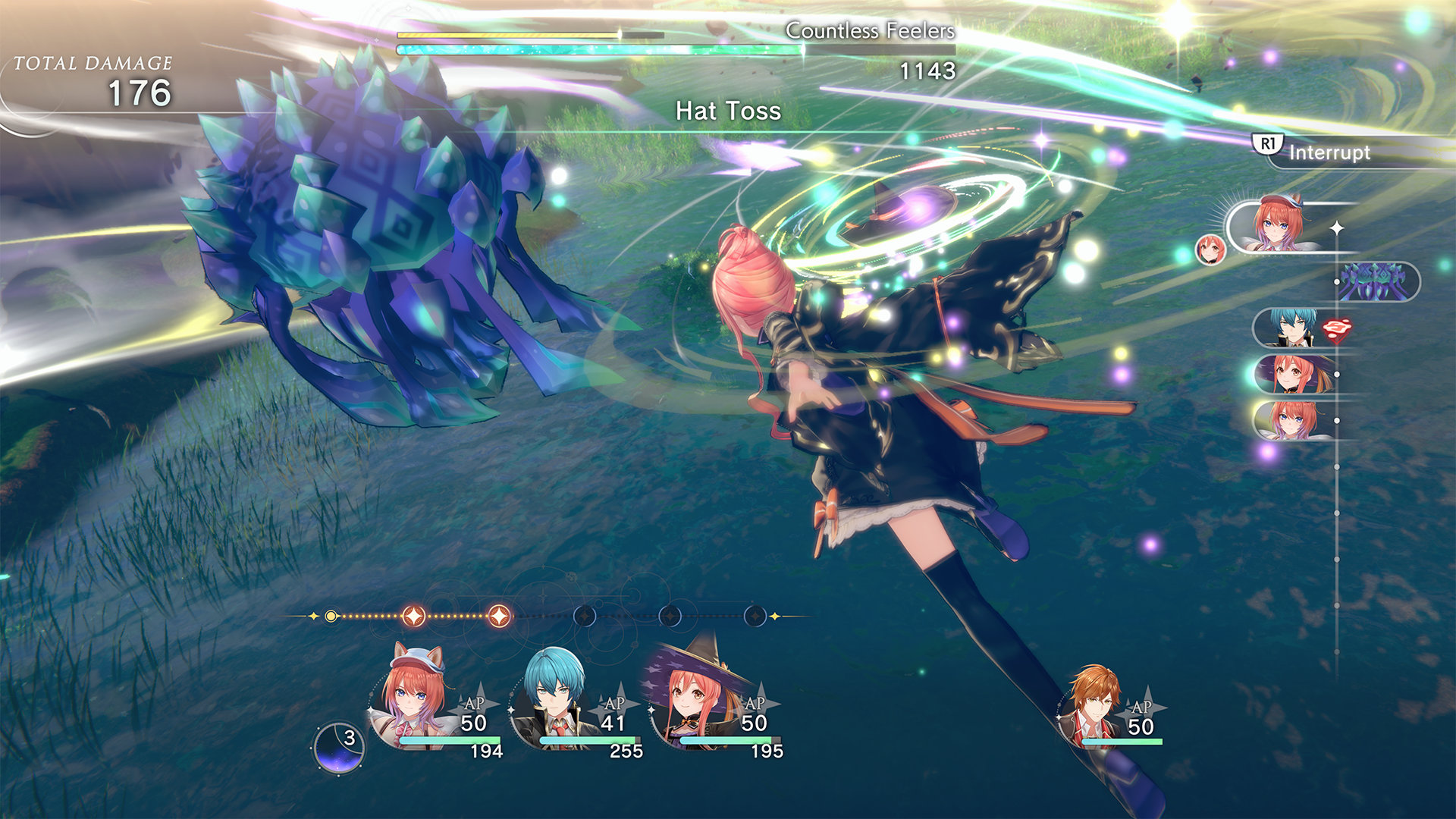Viewport: 1456px width, 819px height.
Task: Select the cat-eared girl party portrait
Action: 413,696
